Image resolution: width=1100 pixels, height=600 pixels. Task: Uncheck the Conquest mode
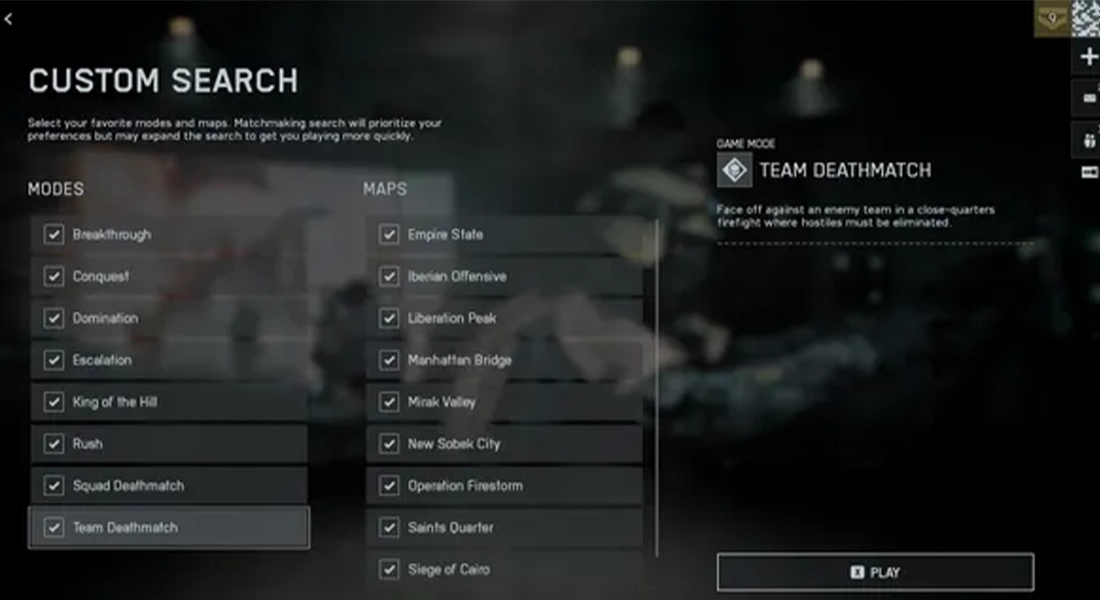point(54,277)
